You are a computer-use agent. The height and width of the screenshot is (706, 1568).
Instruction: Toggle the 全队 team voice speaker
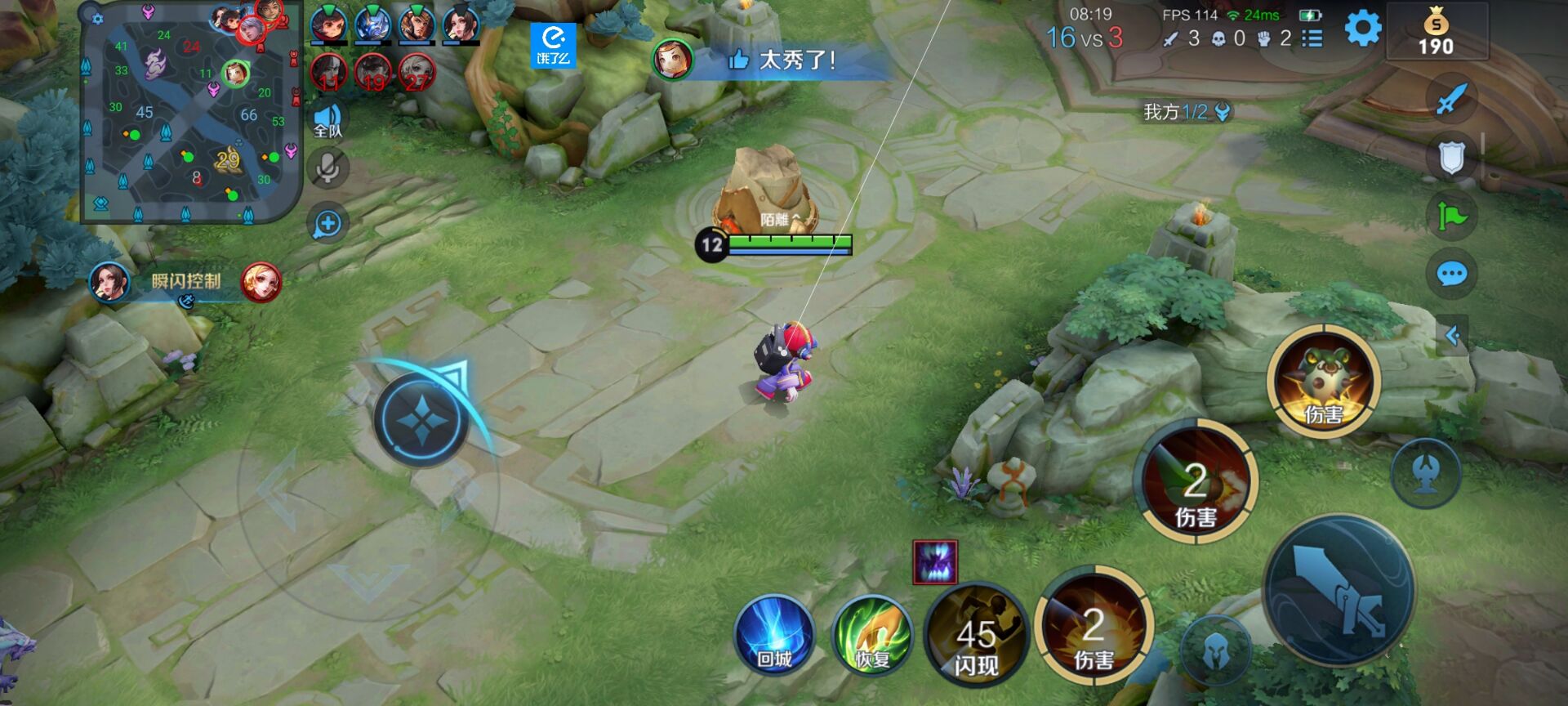(327, 120)
